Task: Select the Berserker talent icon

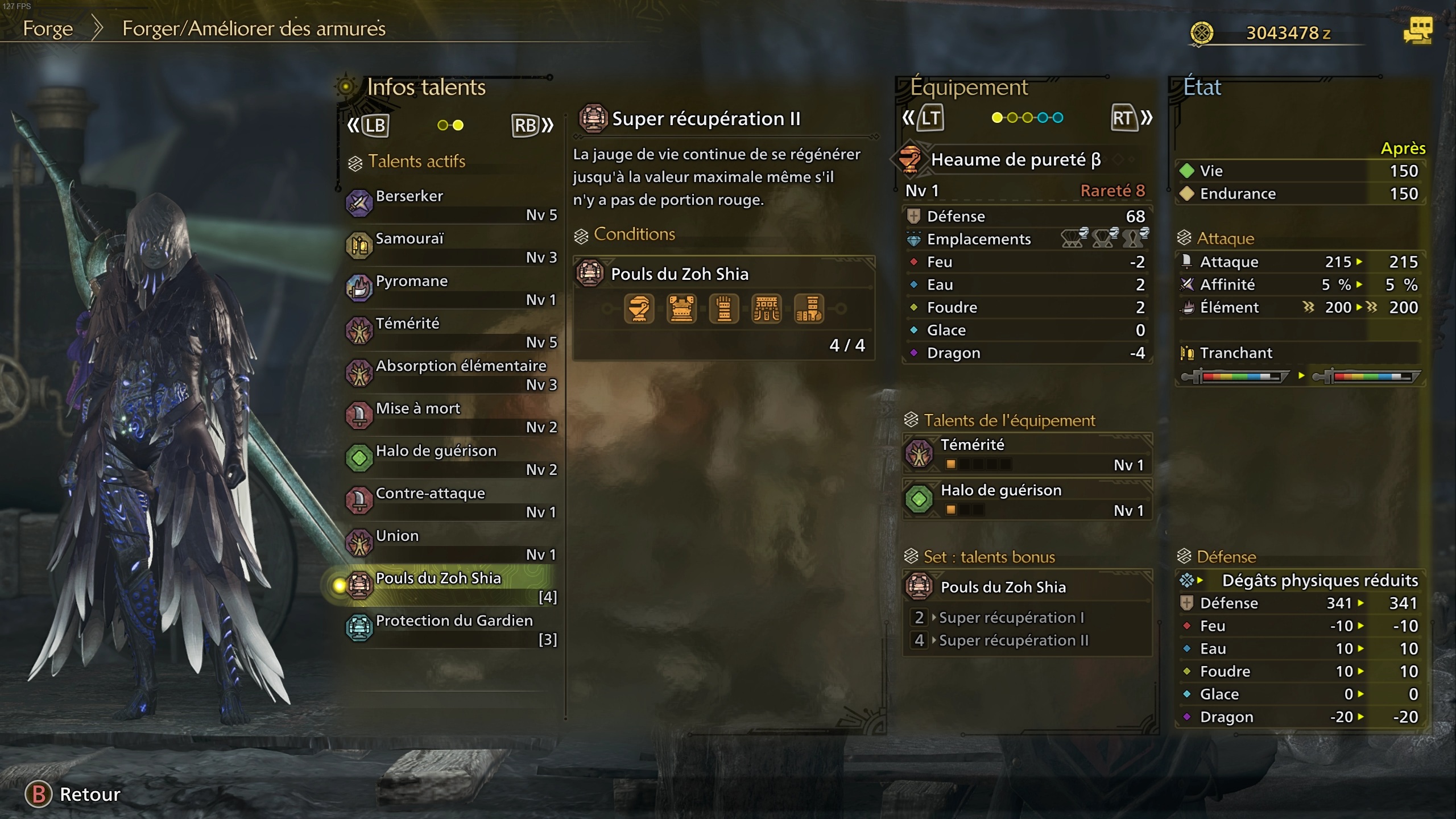Action: pos(358,204)
